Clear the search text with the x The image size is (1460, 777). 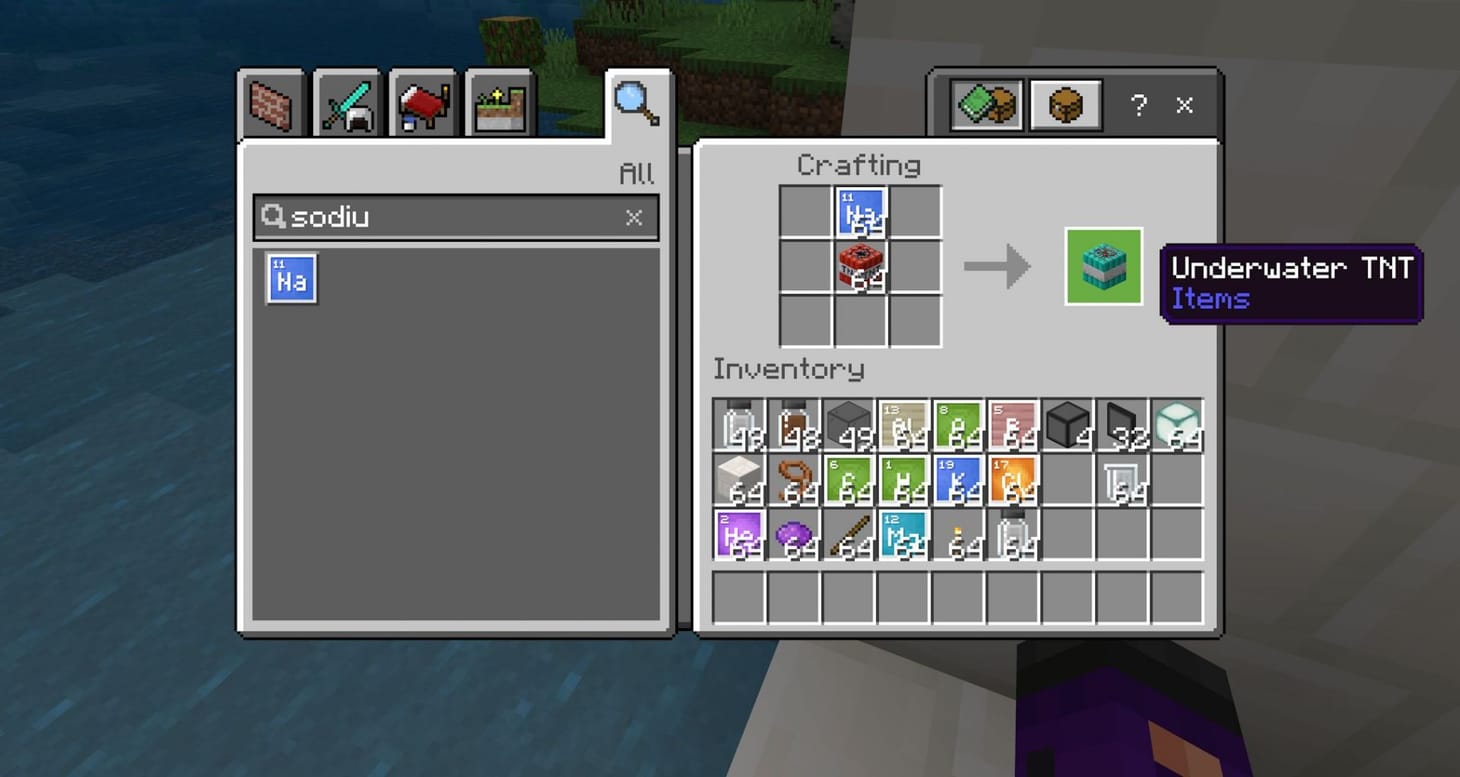[634, 217]
